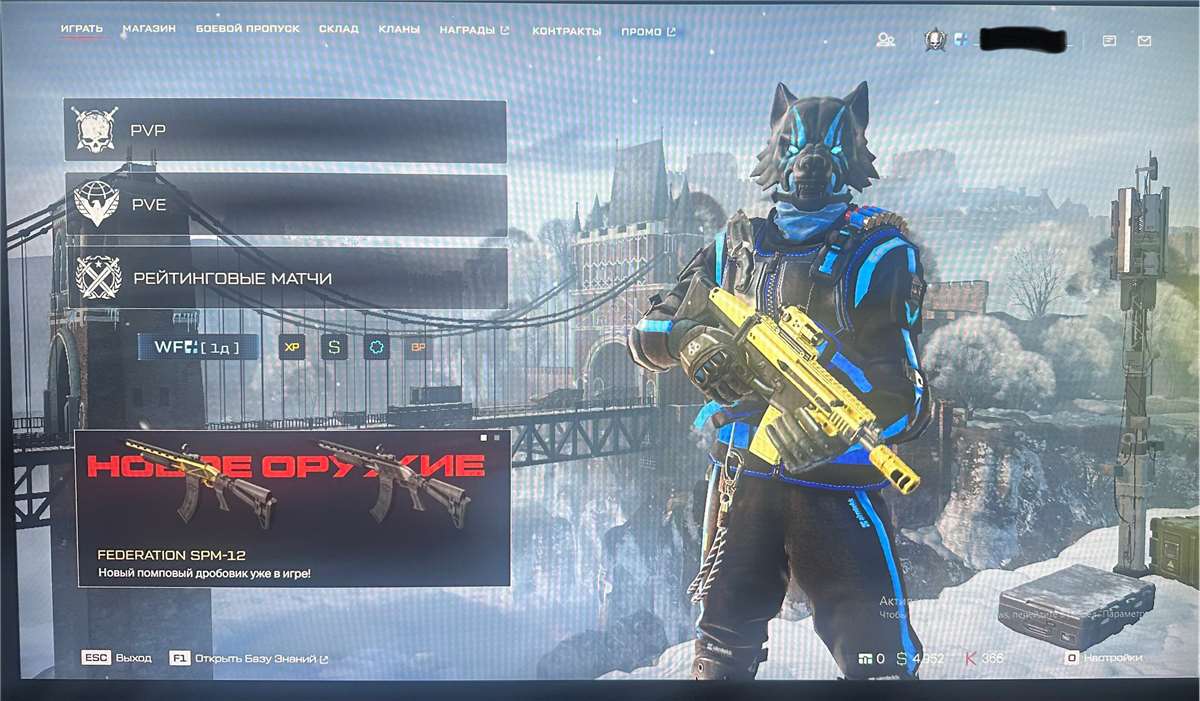Click the skull rank profile badge
Screen dimensions: 1200x701
(x=935, y=40)
